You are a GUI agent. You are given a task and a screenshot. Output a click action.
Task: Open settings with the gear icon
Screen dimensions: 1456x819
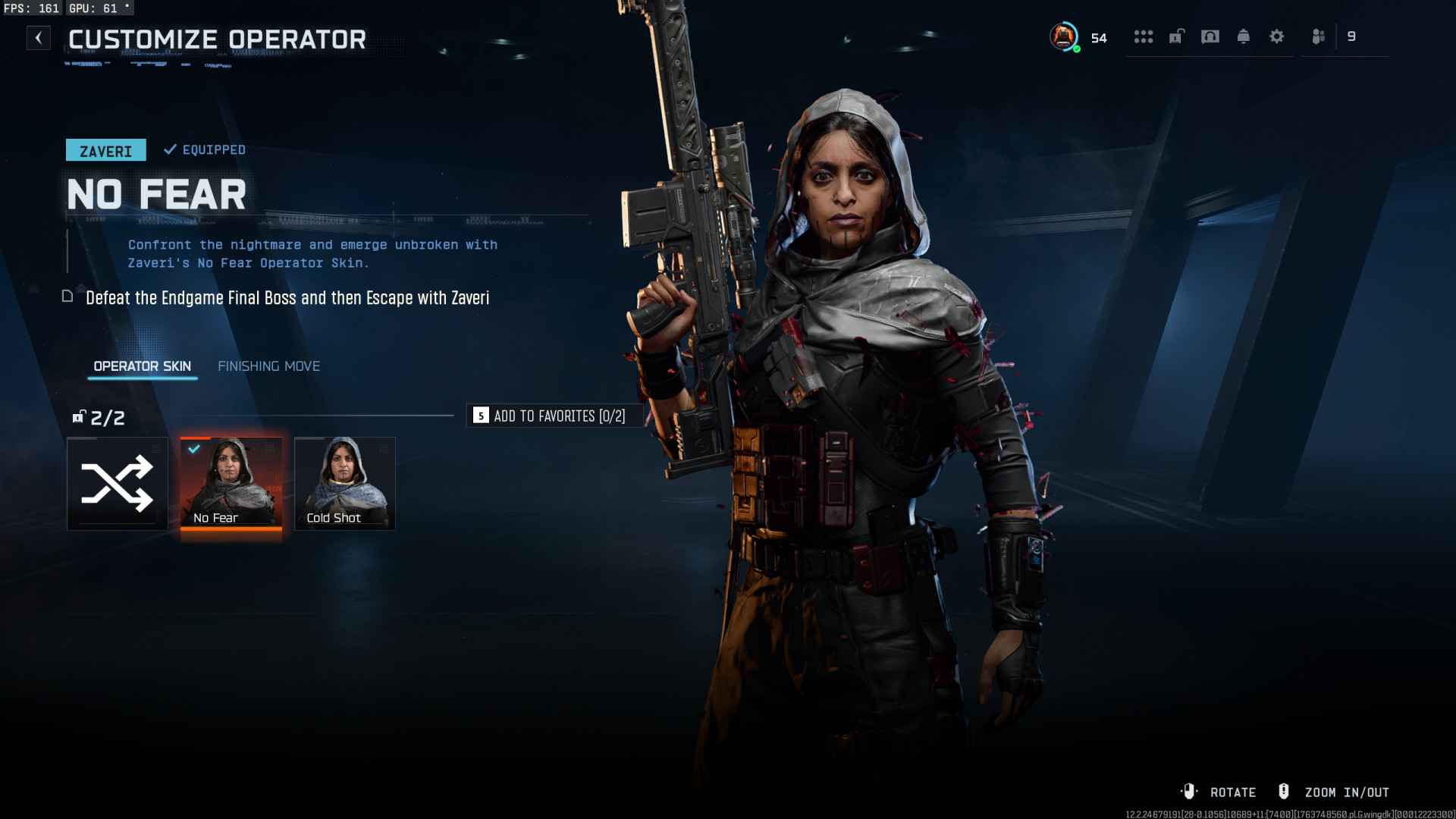(1277, 36)
